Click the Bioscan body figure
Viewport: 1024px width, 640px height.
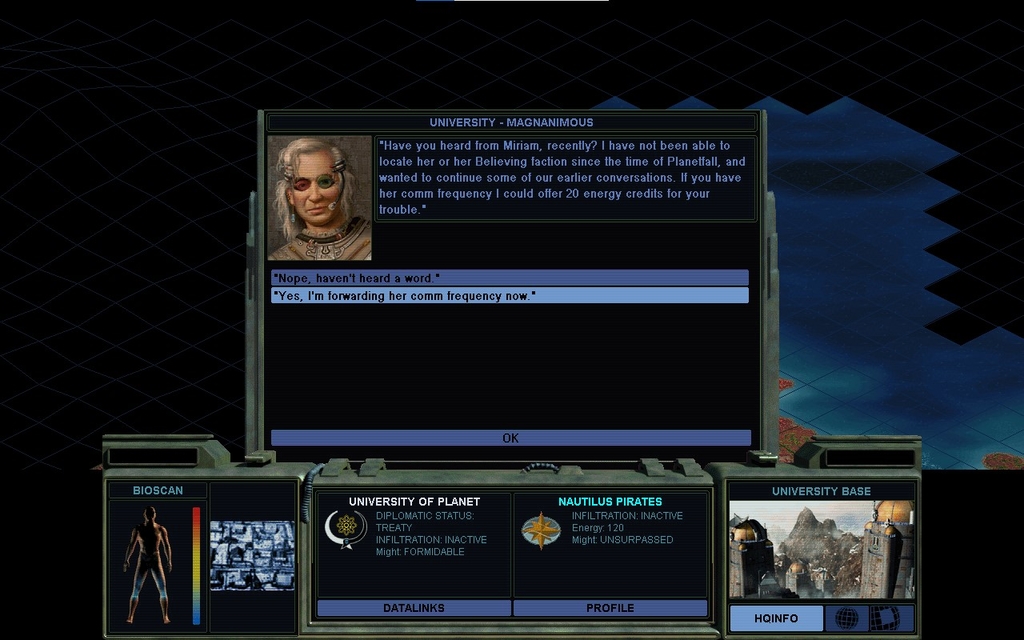tap(150, 563)
